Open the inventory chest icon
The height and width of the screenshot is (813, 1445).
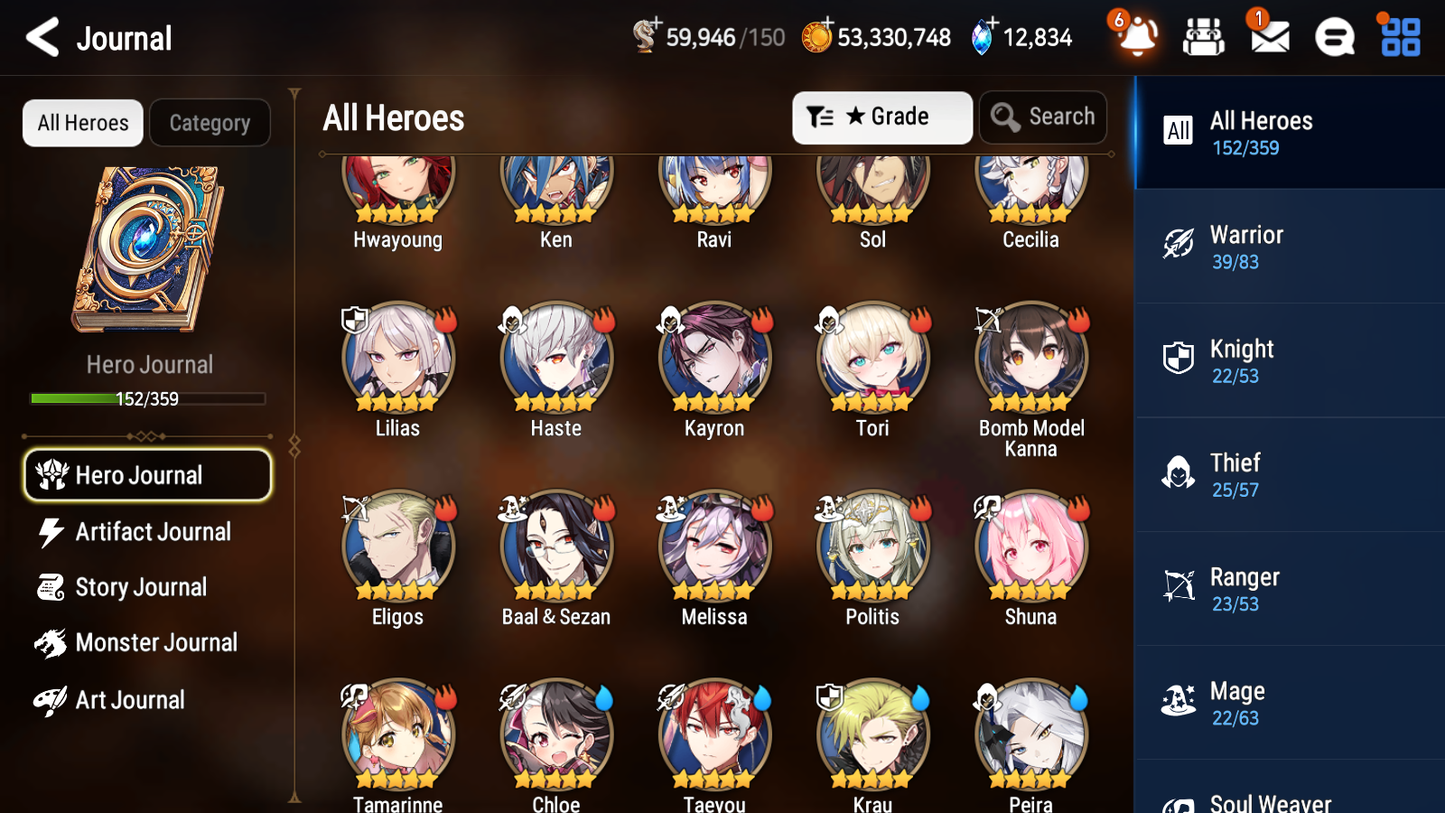1202,36
